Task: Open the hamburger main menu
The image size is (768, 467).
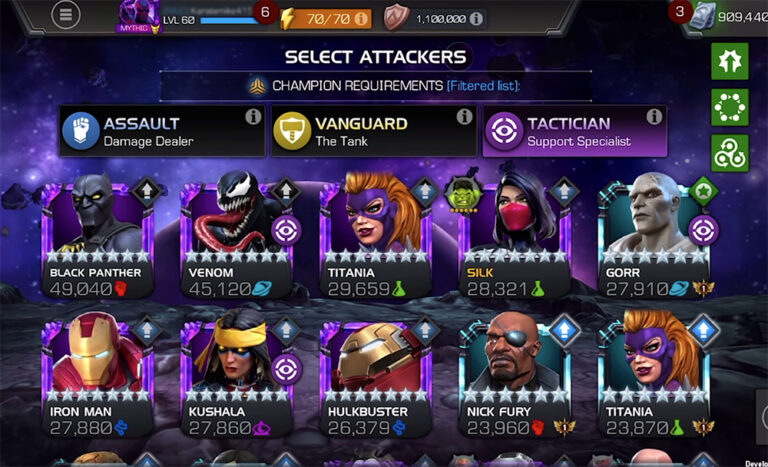Action: click(67, 17)
